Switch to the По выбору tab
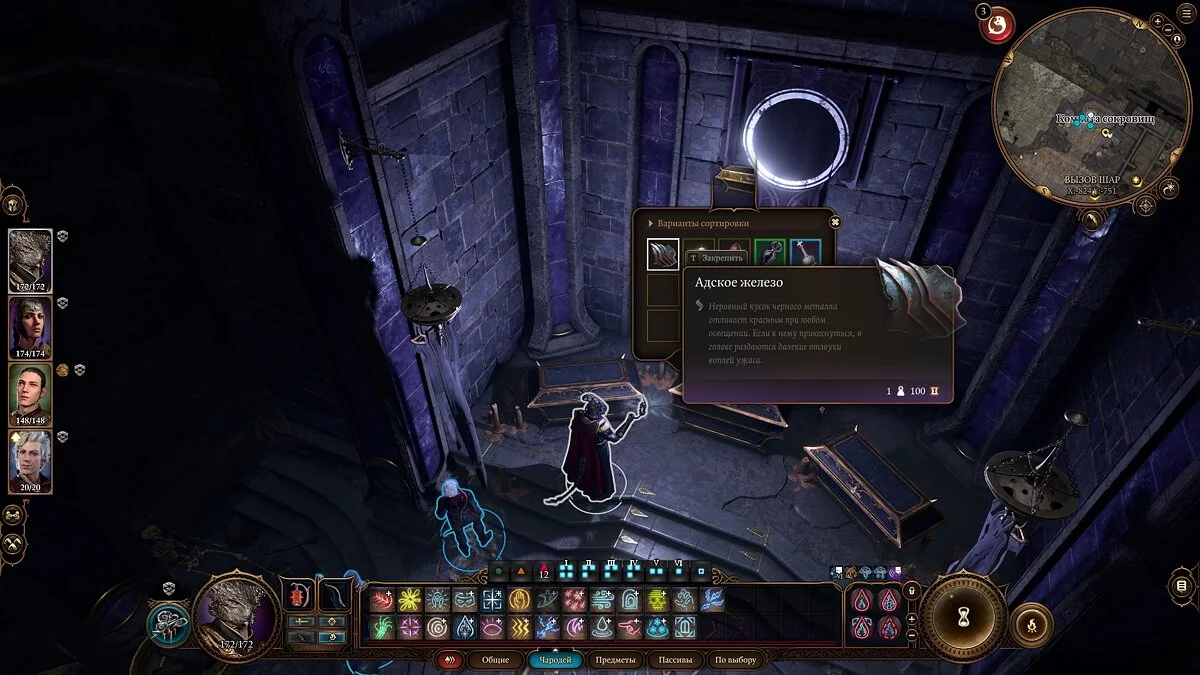The width and height of the screenshot is (1200, 675). point(735,660)
